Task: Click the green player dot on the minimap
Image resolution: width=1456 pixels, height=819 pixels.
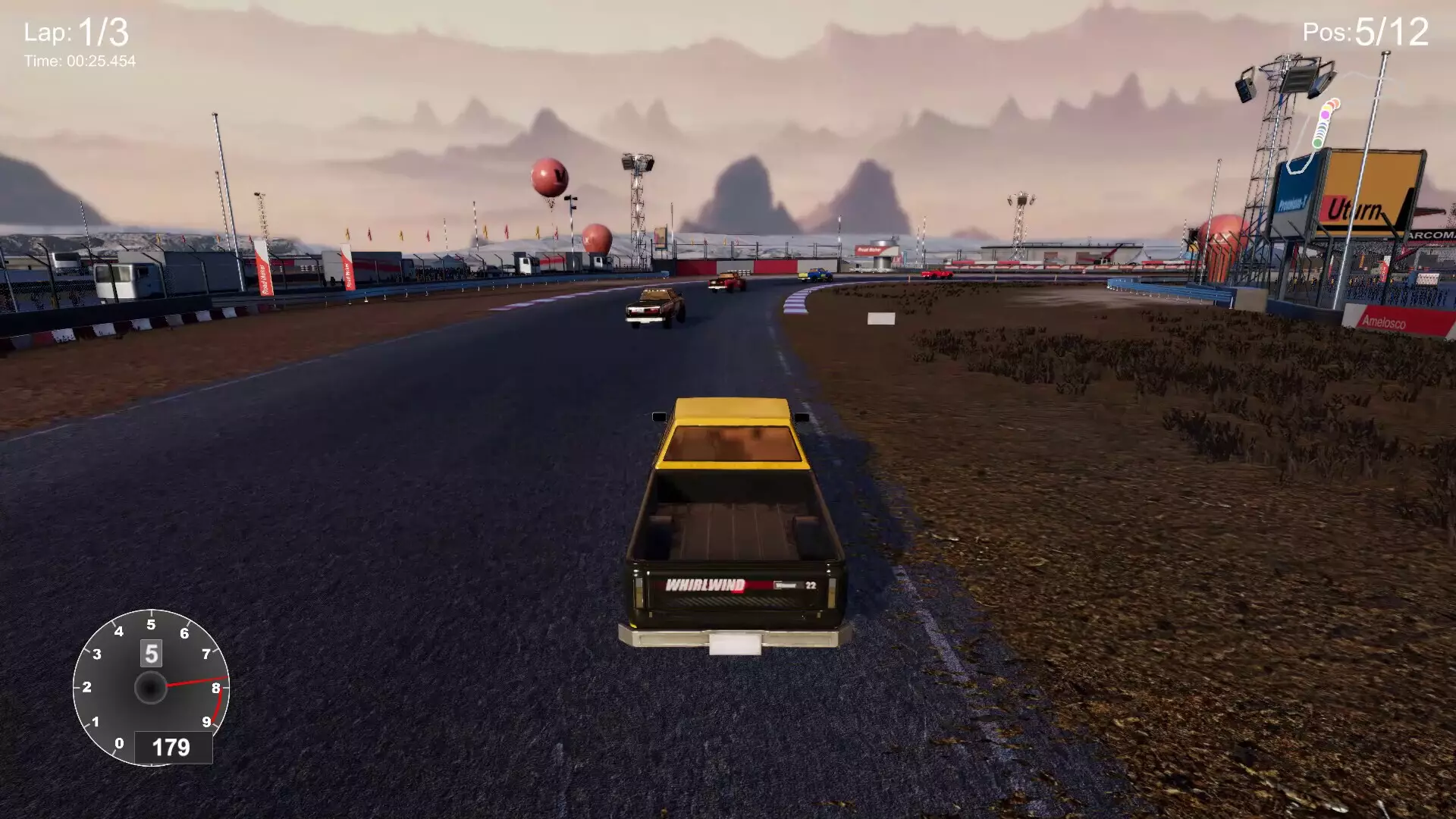Action: (x=1317, y=141)
